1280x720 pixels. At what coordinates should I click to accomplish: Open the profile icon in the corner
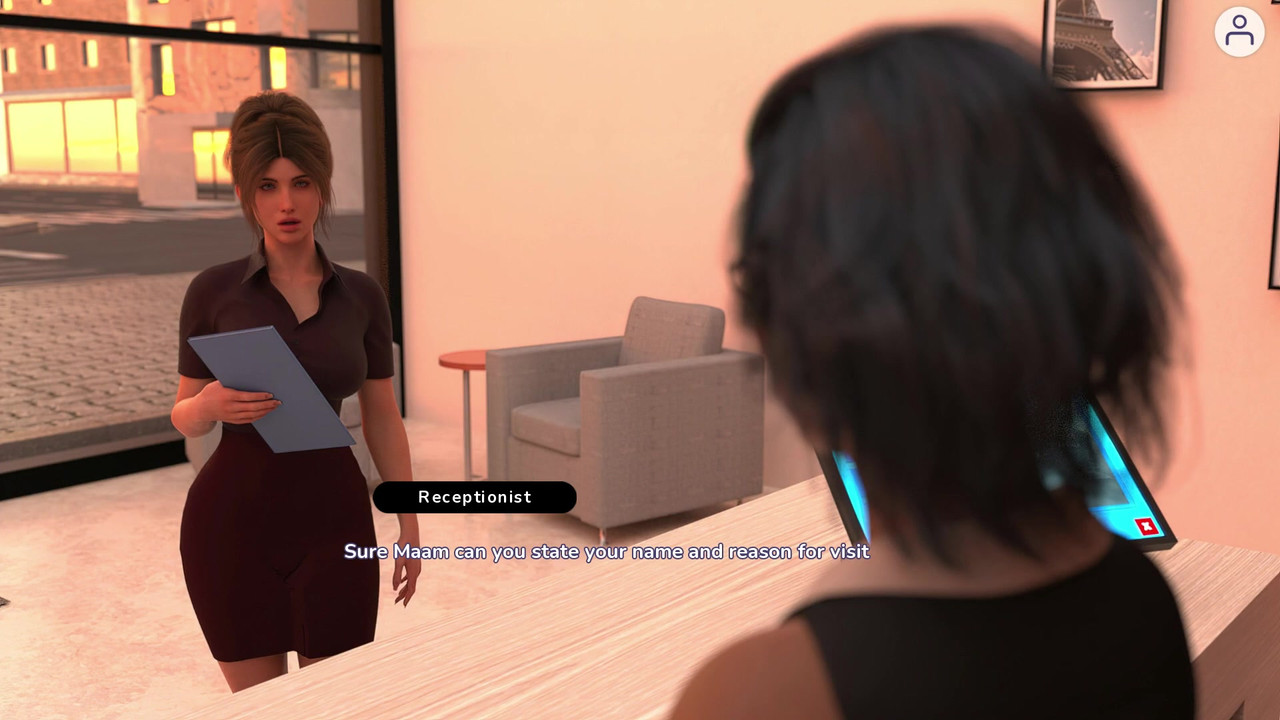(x=1239, y=31)
